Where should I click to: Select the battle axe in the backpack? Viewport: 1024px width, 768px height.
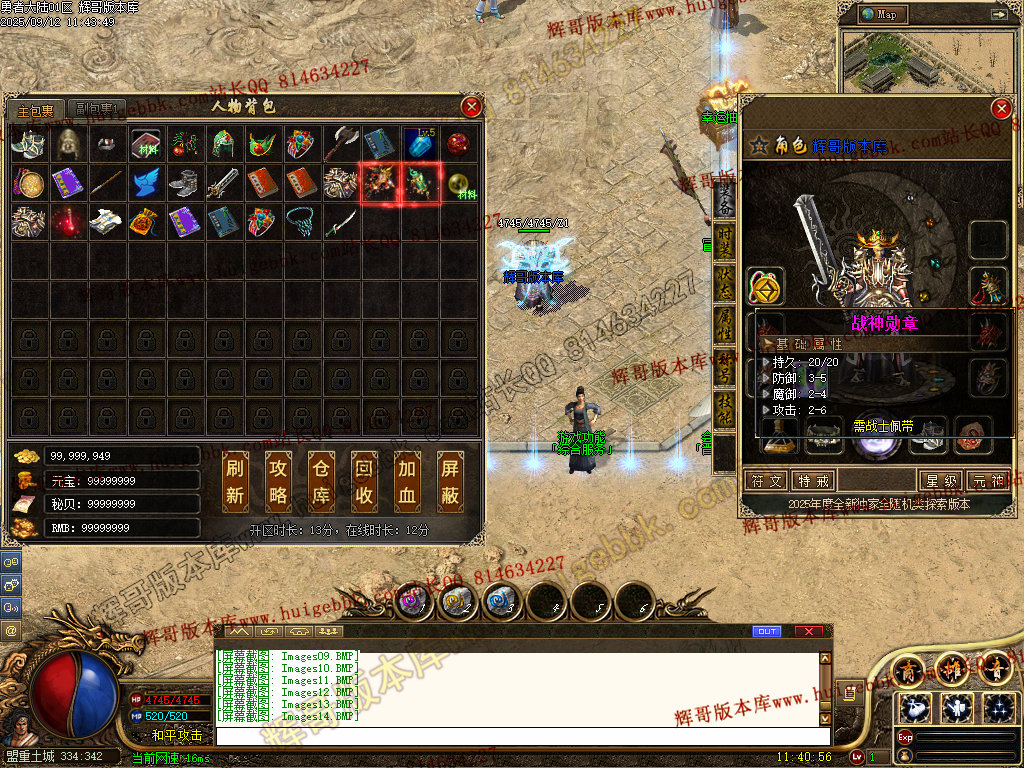[x=342, y=144]
